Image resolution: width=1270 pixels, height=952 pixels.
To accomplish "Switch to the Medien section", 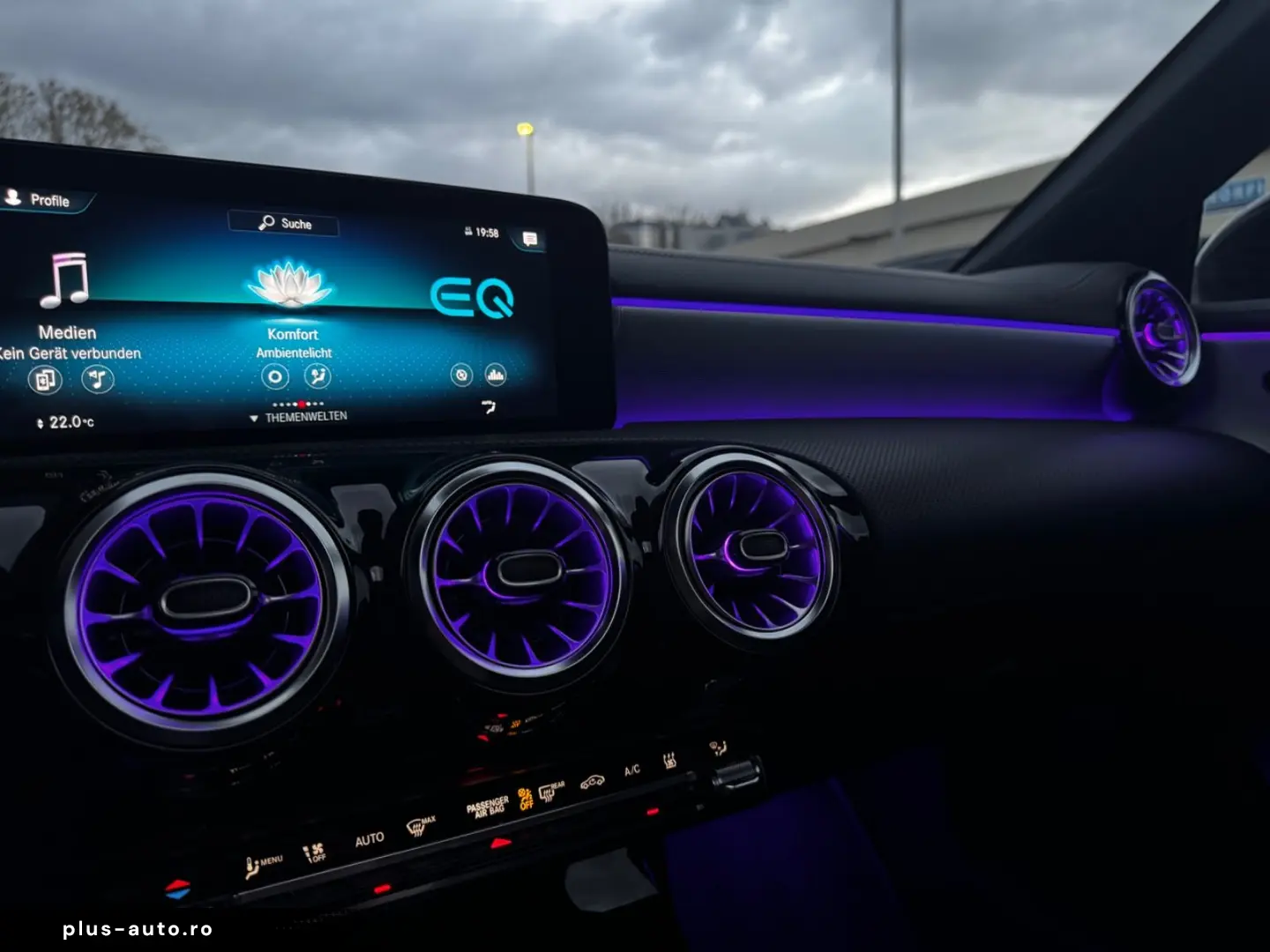I will [x=66, y=333].
